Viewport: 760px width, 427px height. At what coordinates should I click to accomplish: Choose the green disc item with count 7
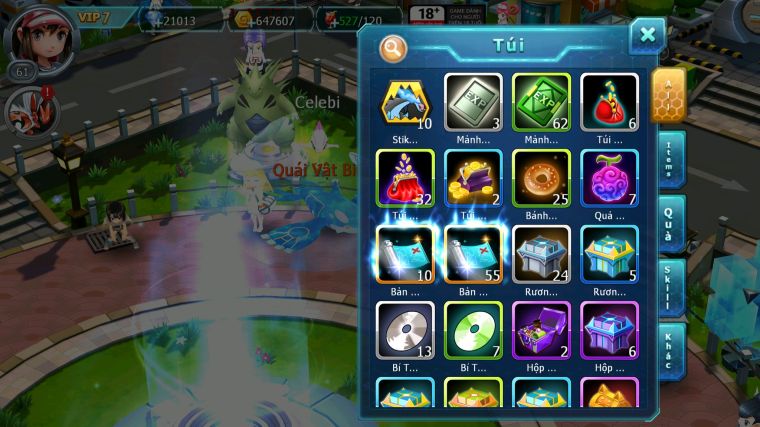tap(474, 327)
